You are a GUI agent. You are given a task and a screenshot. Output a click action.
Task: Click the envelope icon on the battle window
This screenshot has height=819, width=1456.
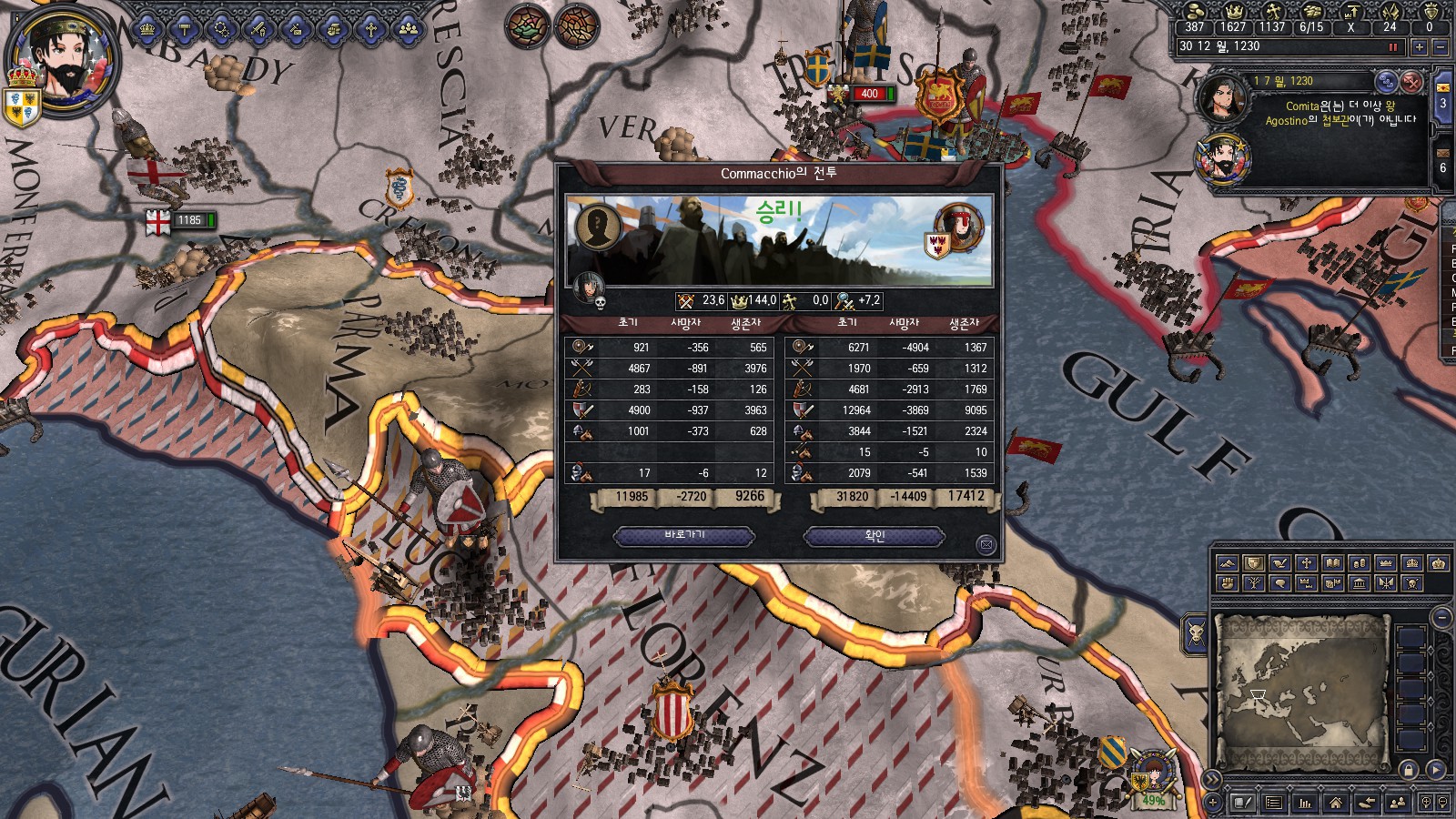986,545
